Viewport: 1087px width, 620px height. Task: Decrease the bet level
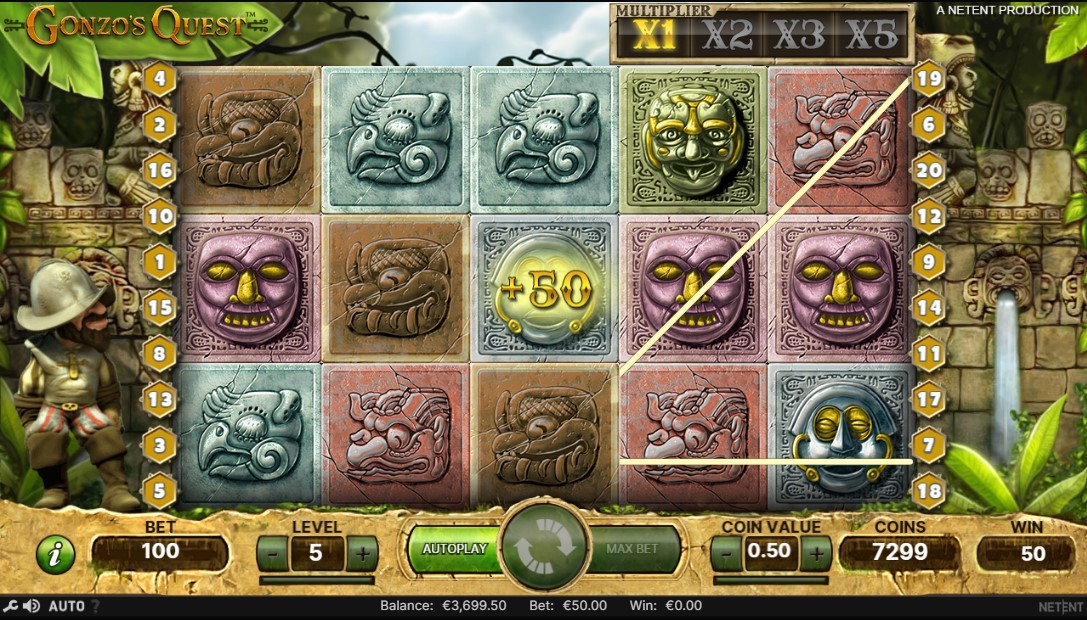[273, 552]
